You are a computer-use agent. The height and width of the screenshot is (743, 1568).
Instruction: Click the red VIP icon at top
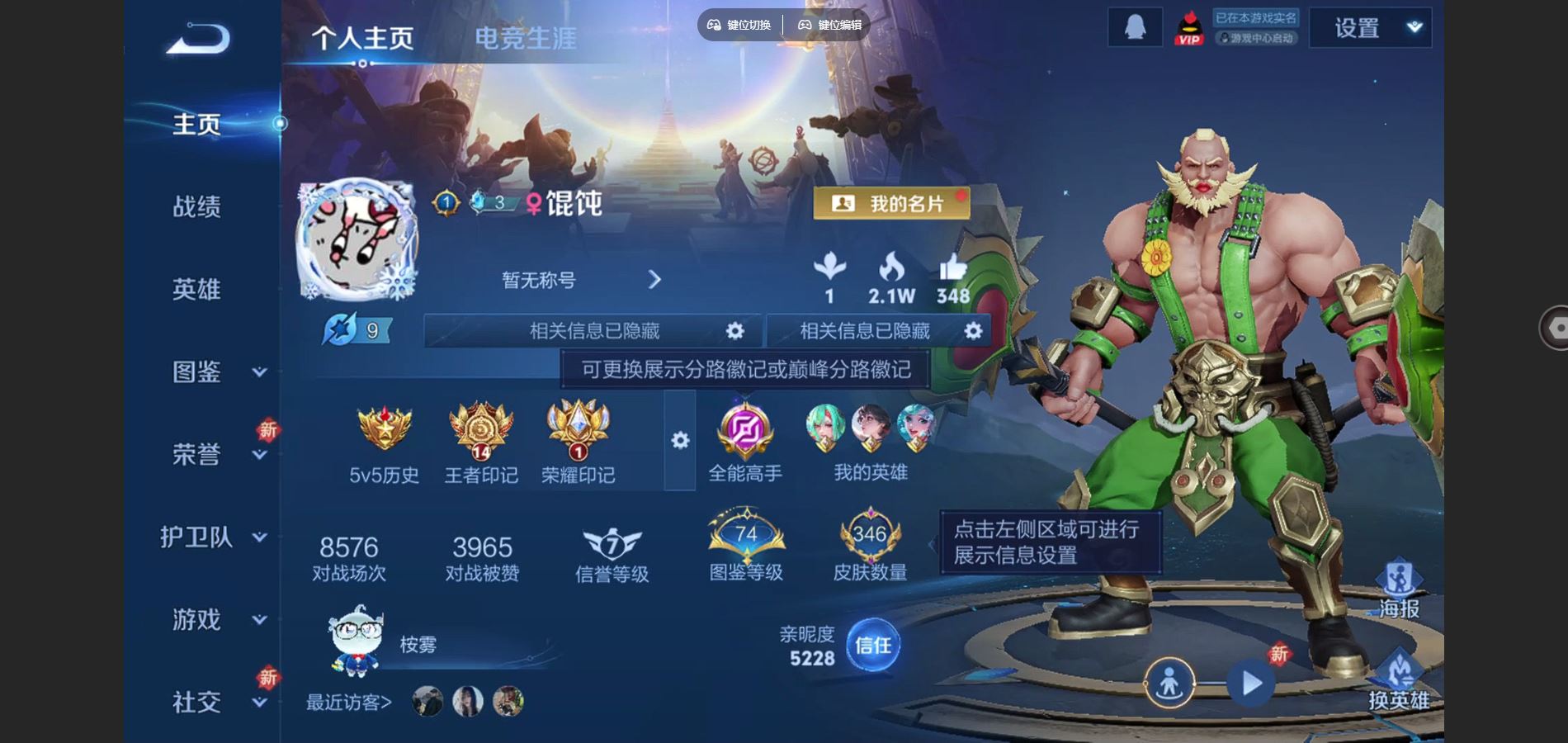tap(1188, 26)
